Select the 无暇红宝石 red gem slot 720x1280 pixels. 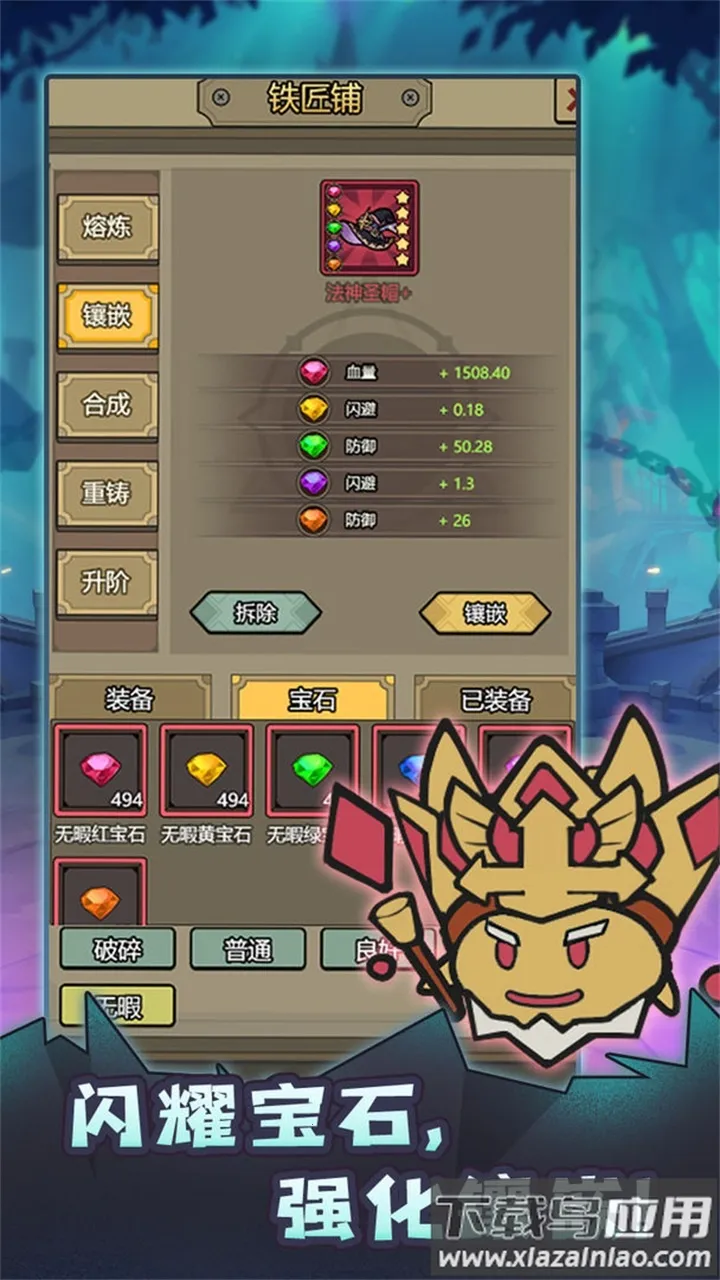tap(100, 770)
